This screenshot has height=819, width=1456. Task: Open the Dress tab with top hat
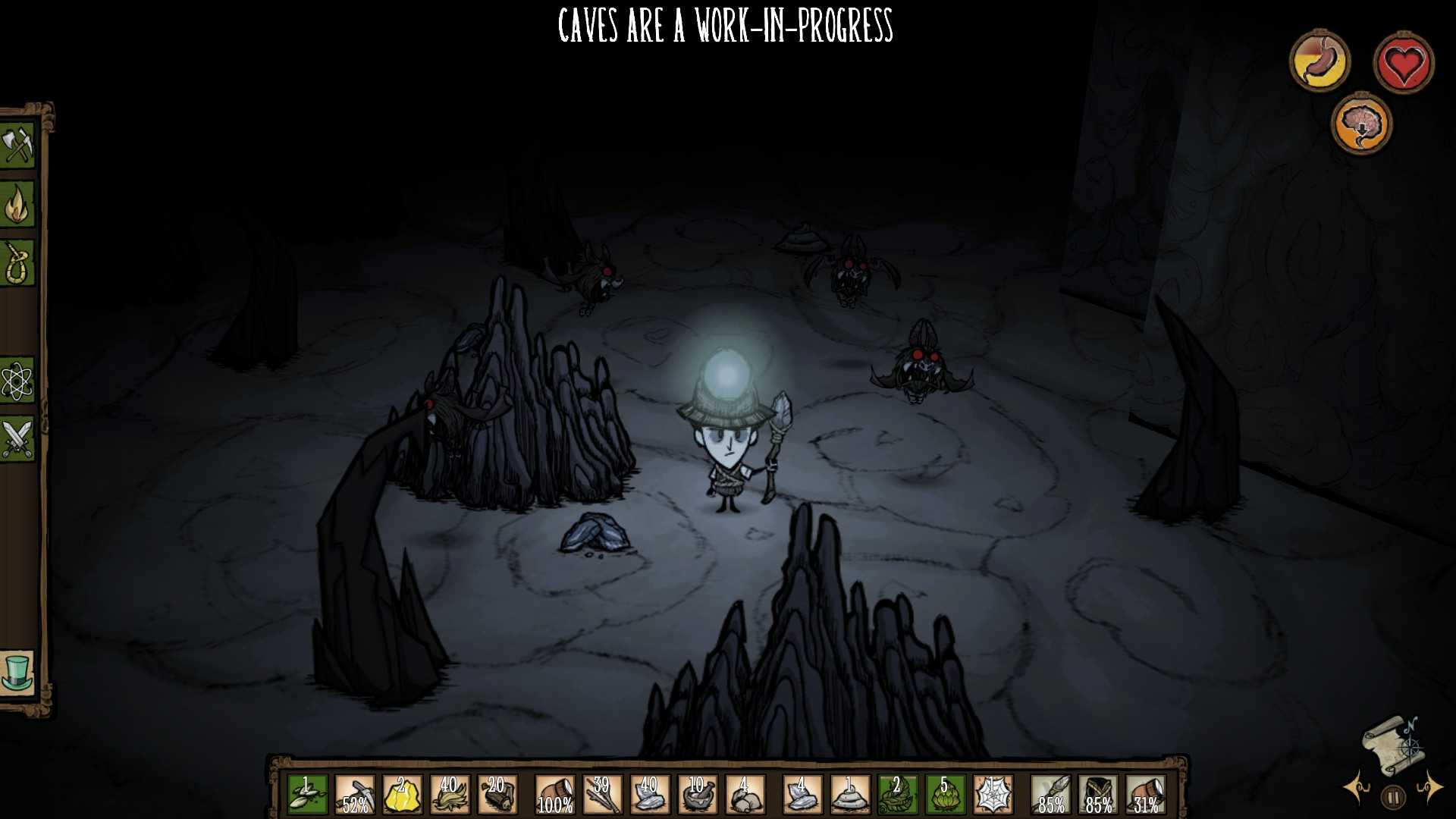pos(17,672)
